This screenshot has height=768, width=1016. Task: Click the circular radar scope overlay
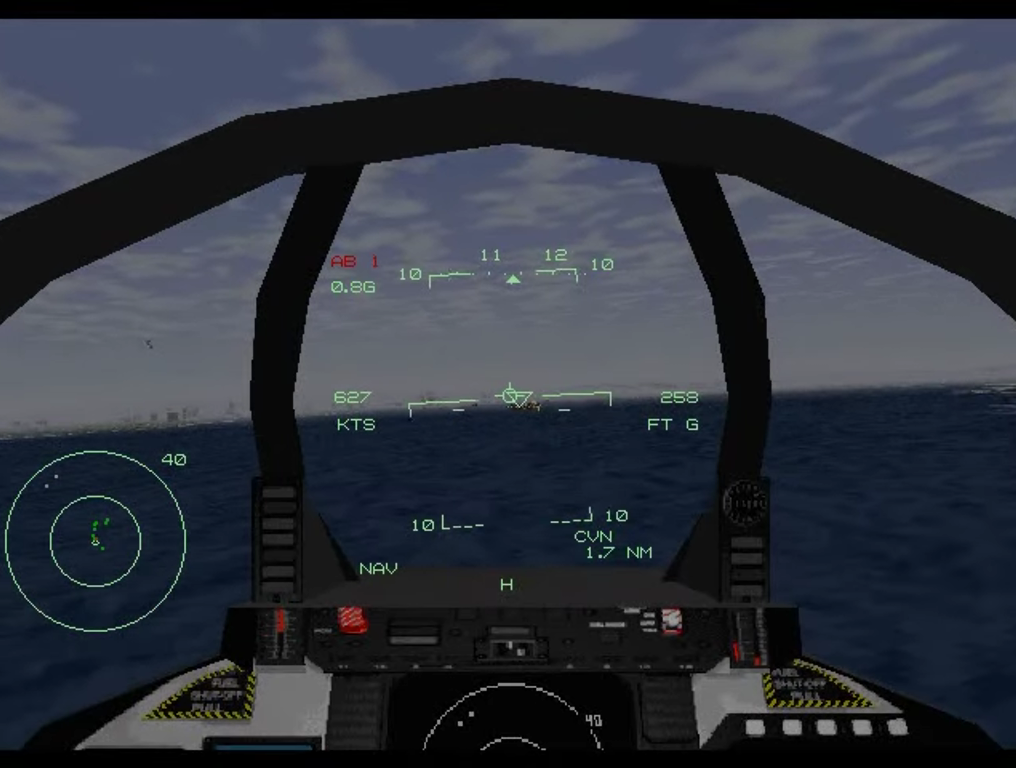(x=95, y=540)
